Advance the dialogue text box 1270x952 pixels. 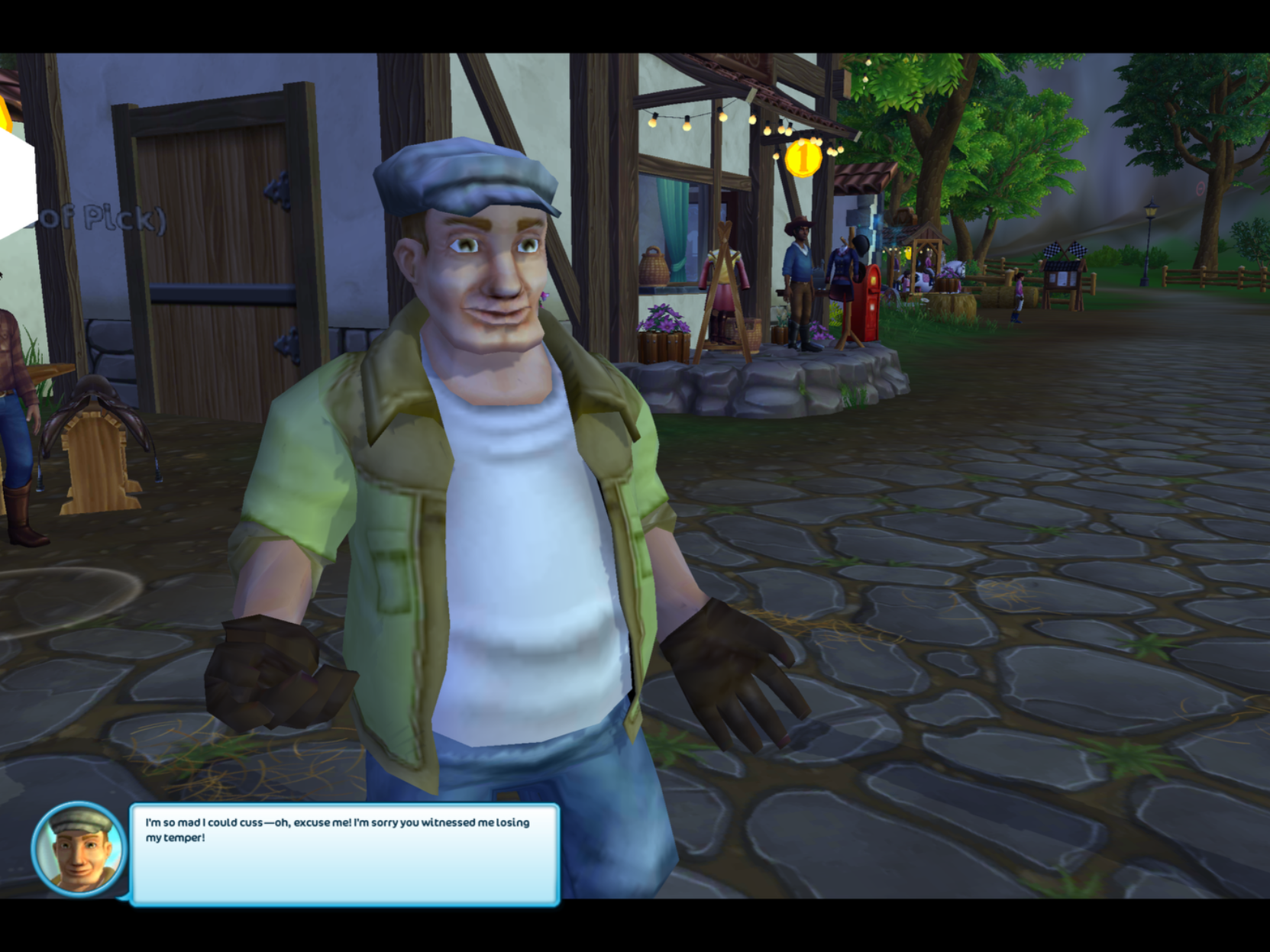(344, 854)
